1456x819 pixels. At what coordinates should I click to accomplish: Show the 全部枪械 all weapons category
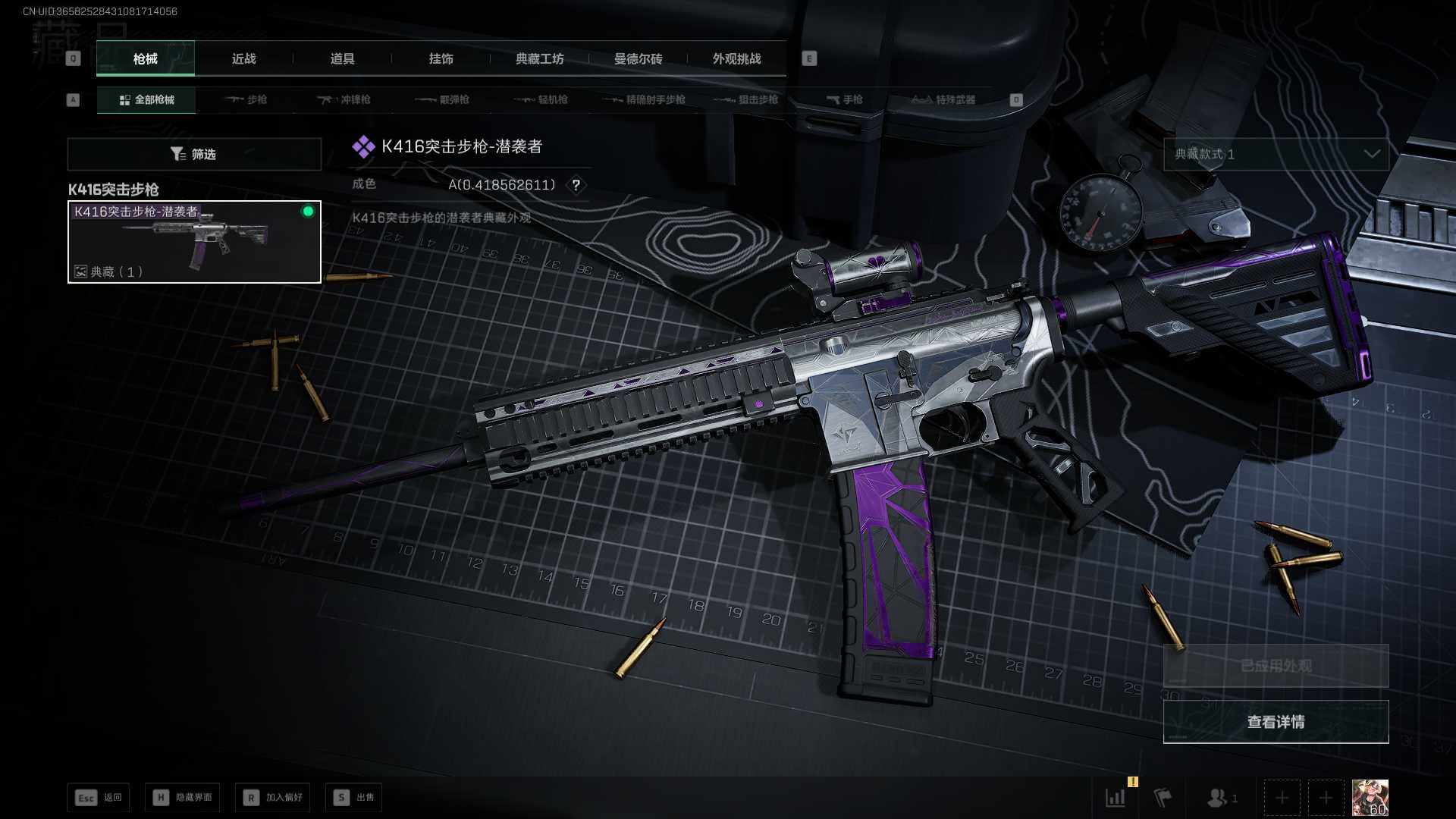point(146,100)
